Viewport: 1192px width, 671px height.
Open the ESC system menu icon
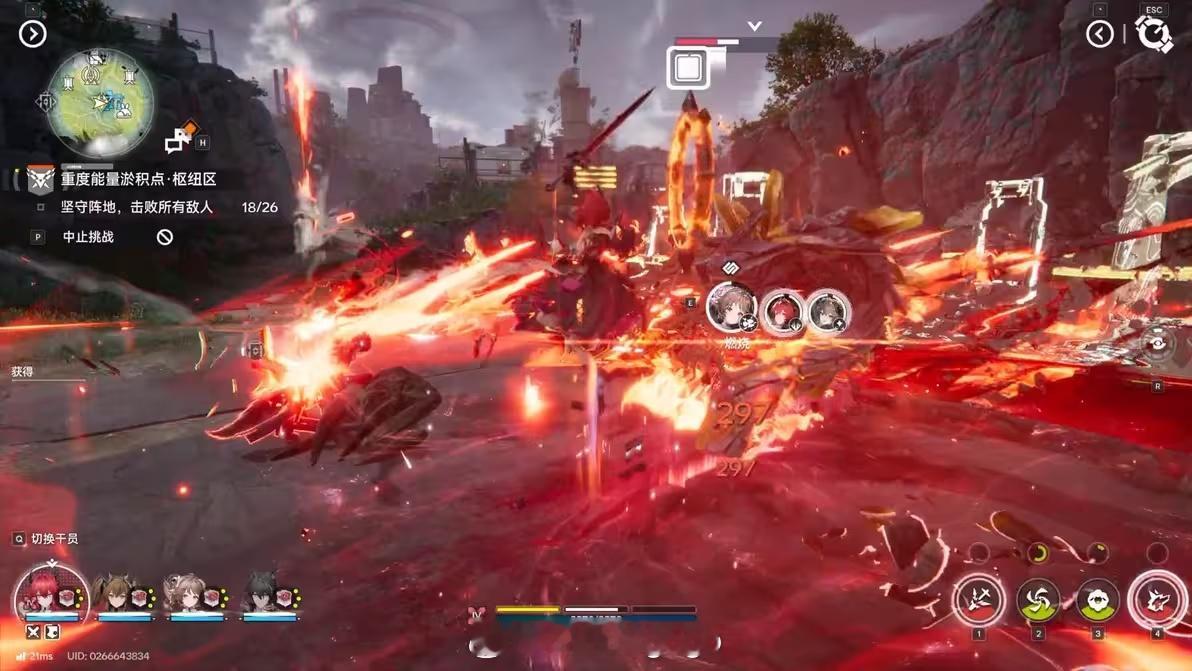click(x=1154, y=34)
